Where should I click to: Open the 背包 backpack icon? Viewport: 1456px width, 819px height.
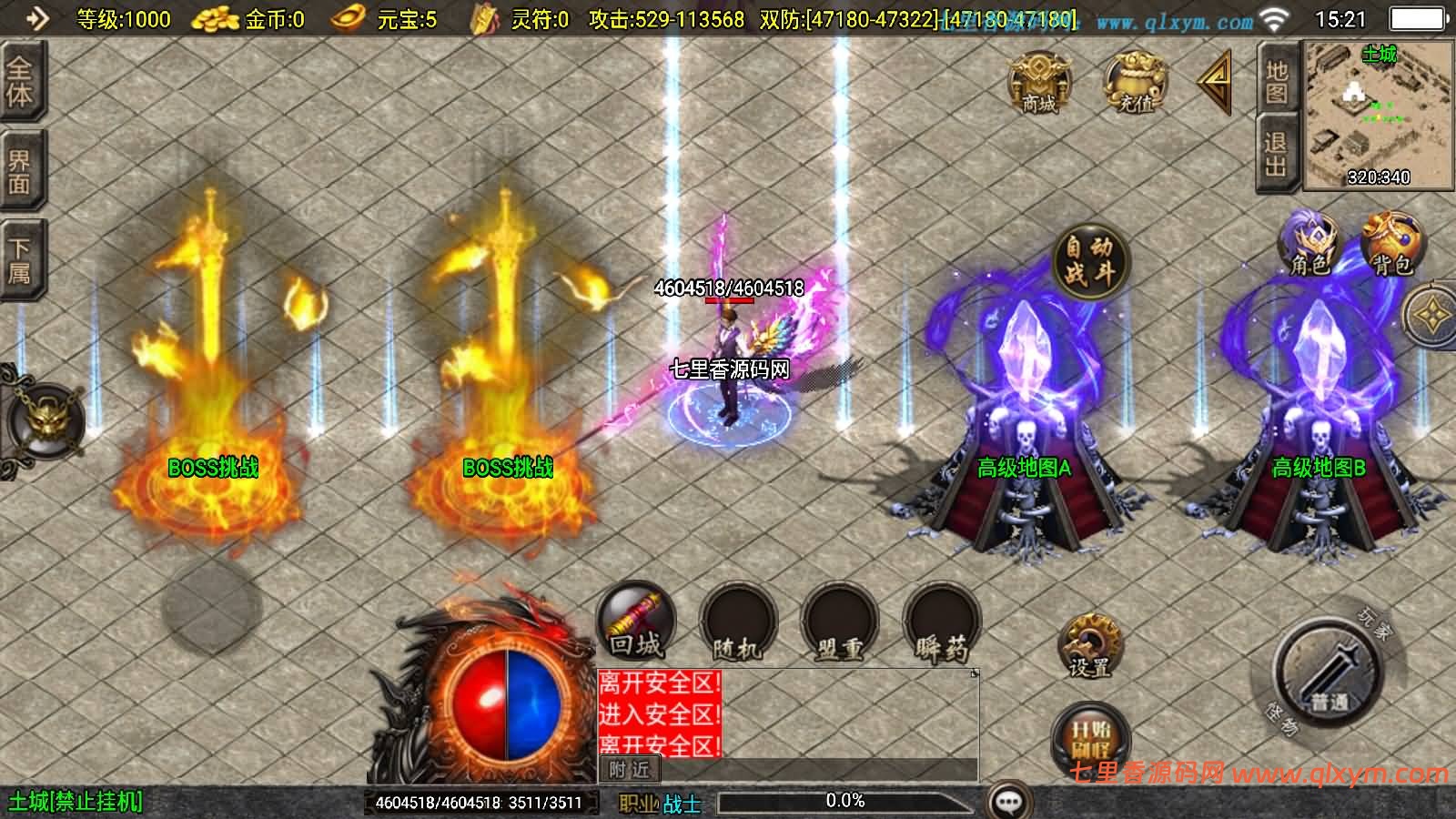tap(1388, 241)
